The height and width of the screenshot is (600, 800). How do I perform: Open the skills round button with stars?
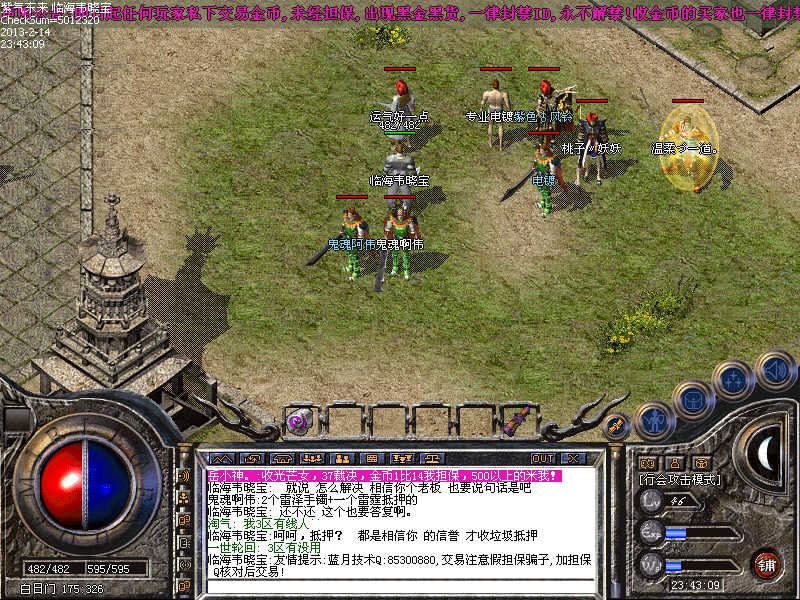click(733, 380)
